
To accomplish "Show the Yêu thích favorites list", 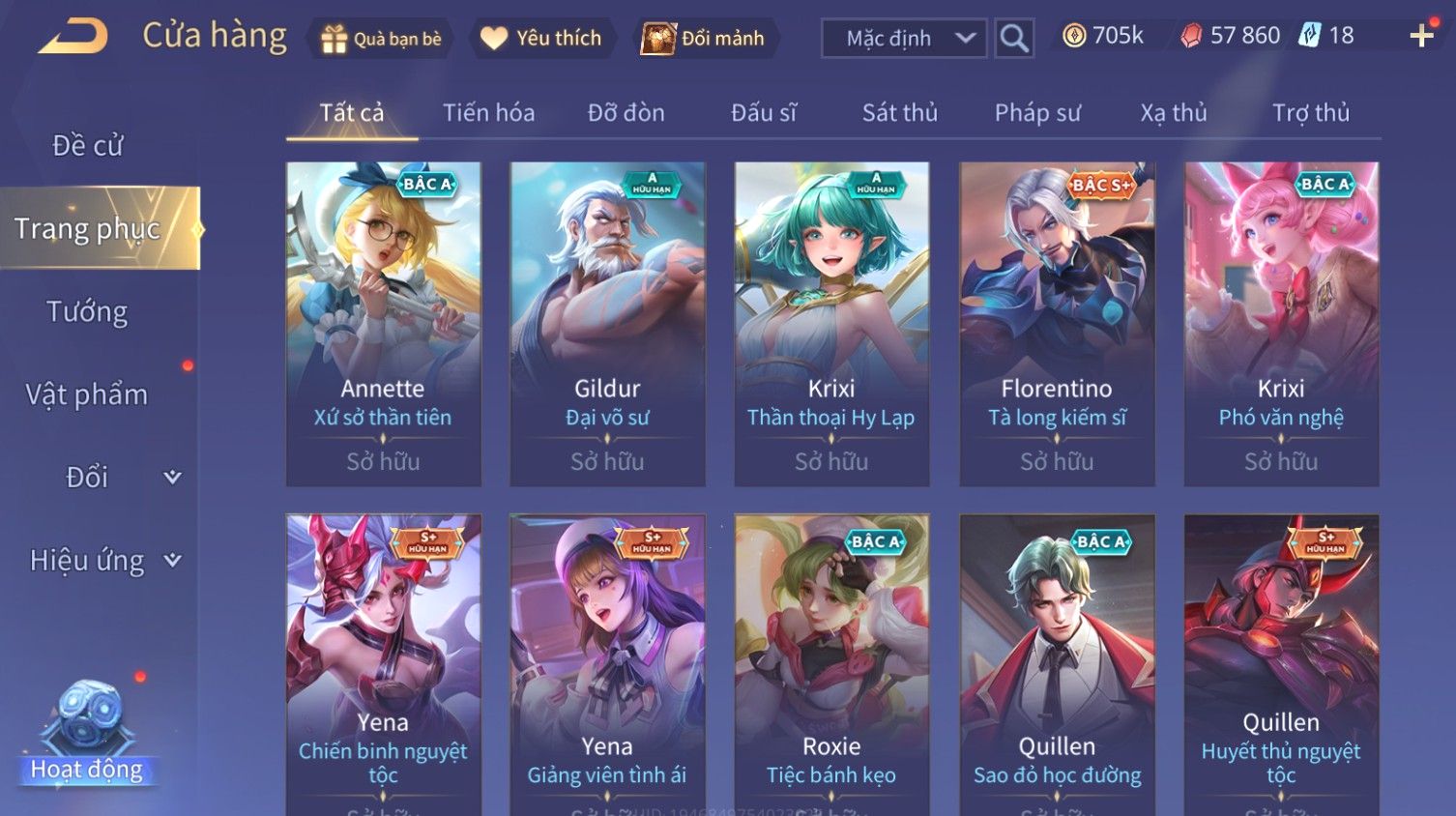I will 541,39.
